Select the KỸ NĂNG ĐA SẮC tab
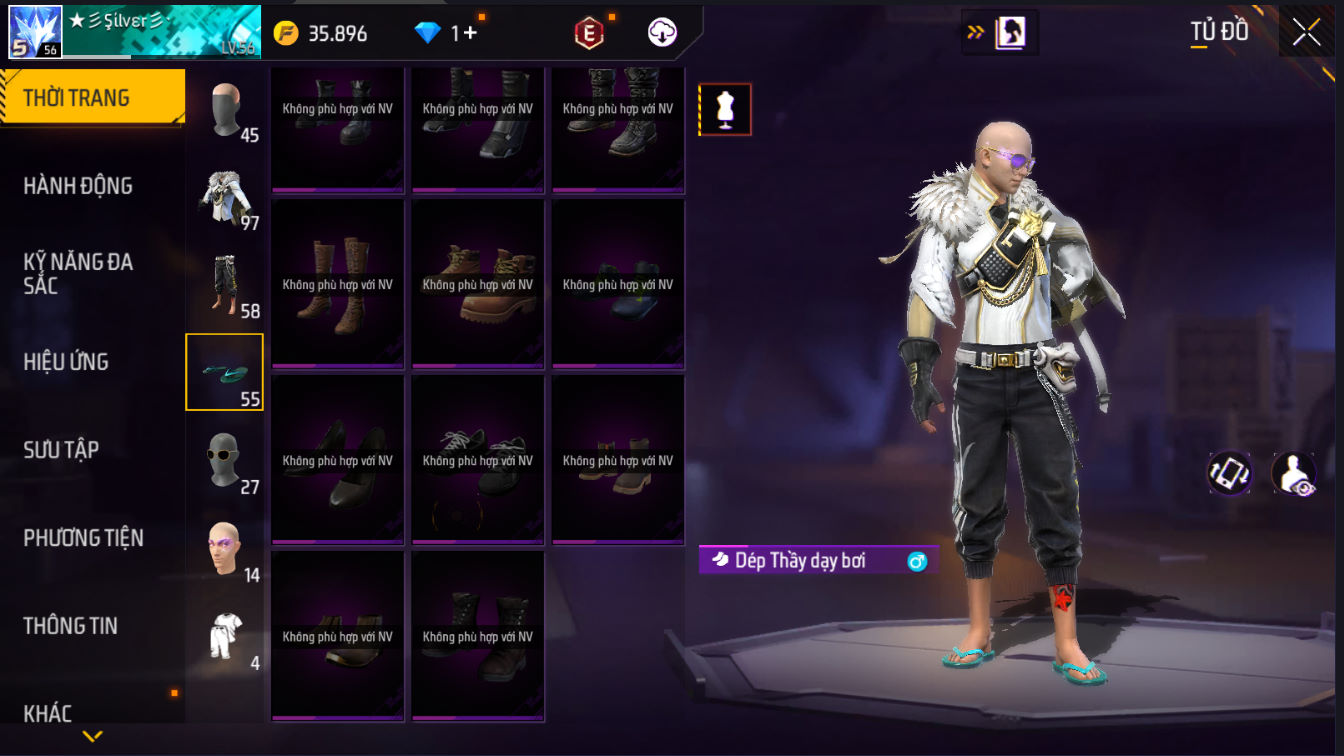Image resolution: width=1344 pixels, height=756 pixels. (x=78, y=274)
